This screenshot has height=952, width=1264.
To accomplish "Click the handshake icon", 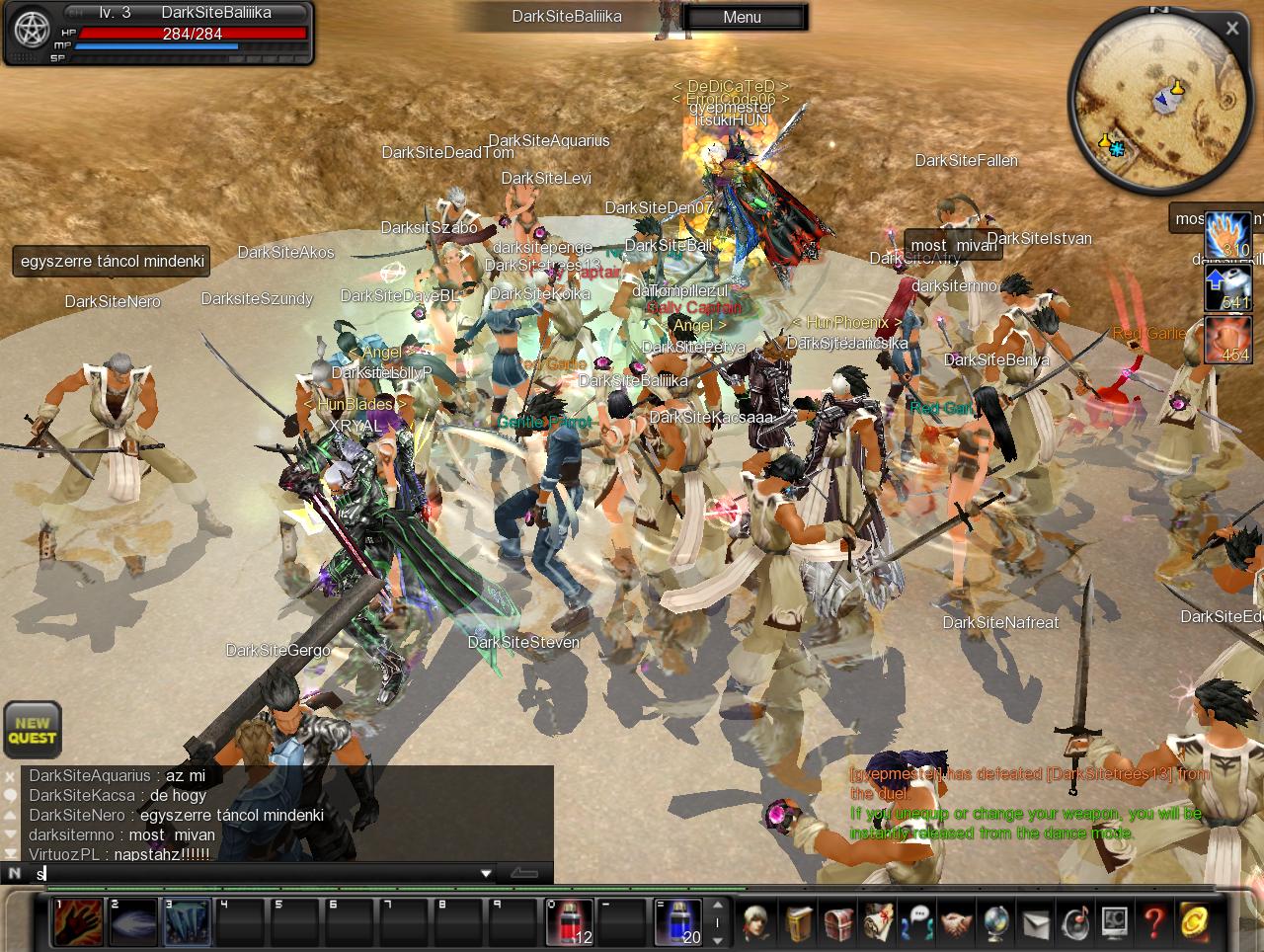I will [x=957, y=922].
